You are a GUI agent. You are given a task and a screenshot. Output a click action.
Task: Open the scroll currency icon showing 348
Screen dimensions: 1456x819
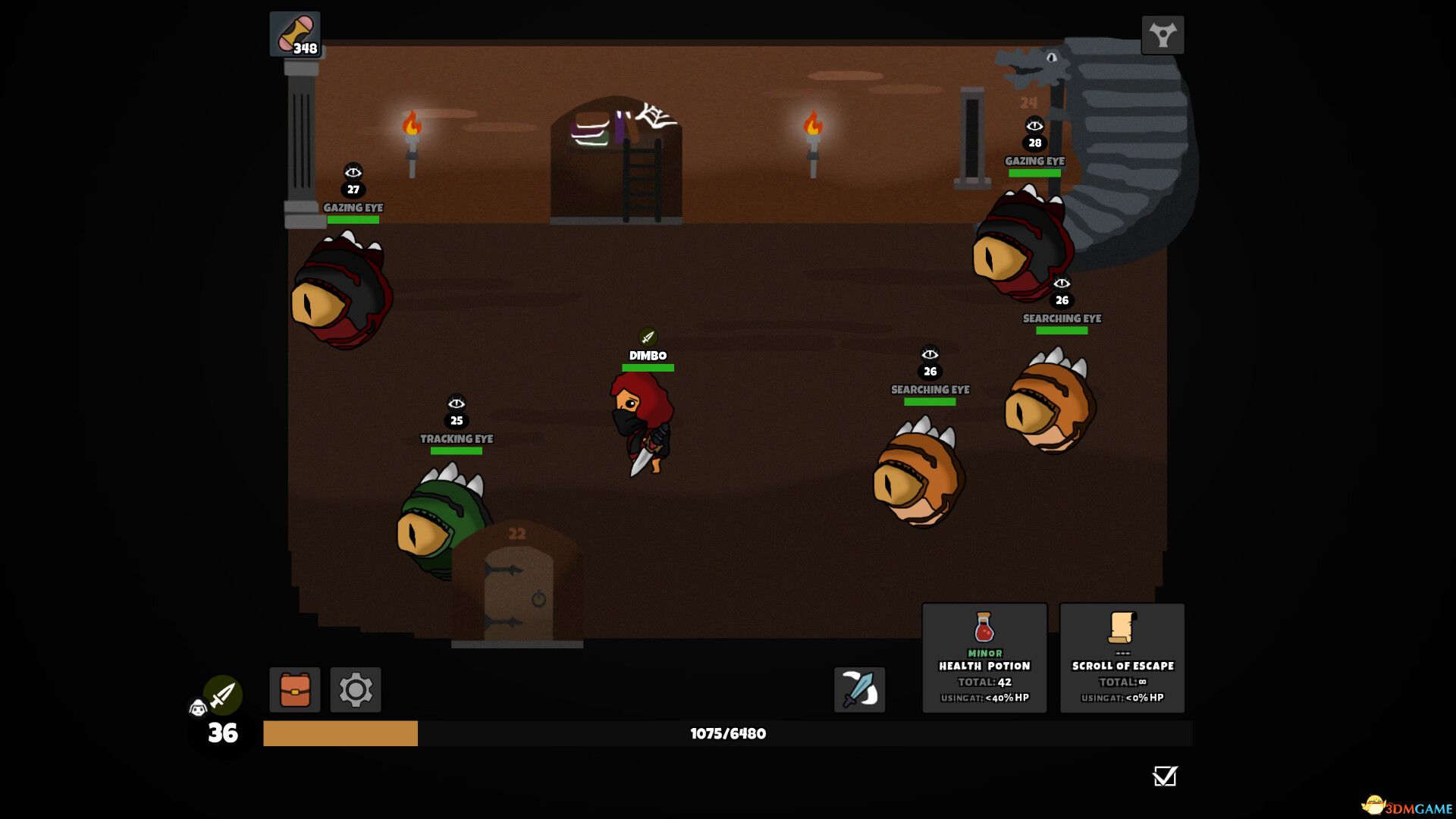(295, 34)
